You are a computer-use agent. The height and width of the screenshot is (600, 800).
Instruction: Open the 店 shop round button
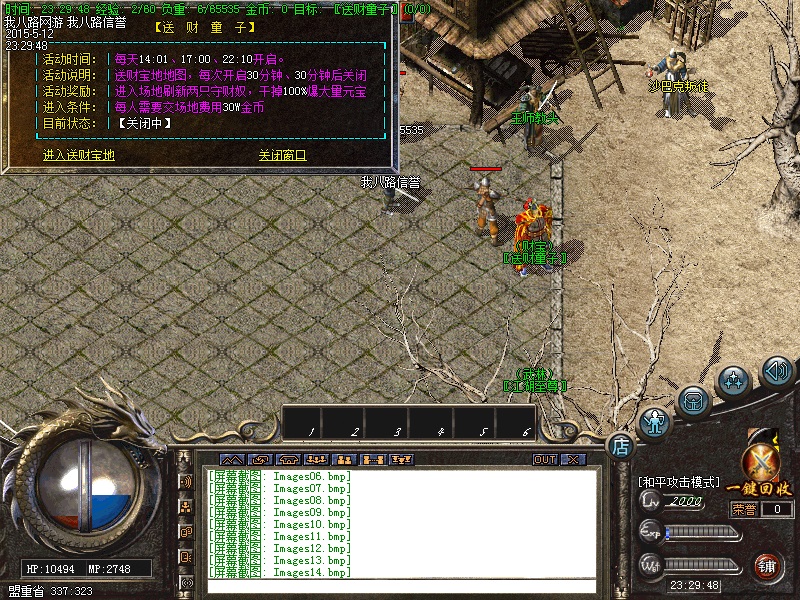(x=620, y=445)
